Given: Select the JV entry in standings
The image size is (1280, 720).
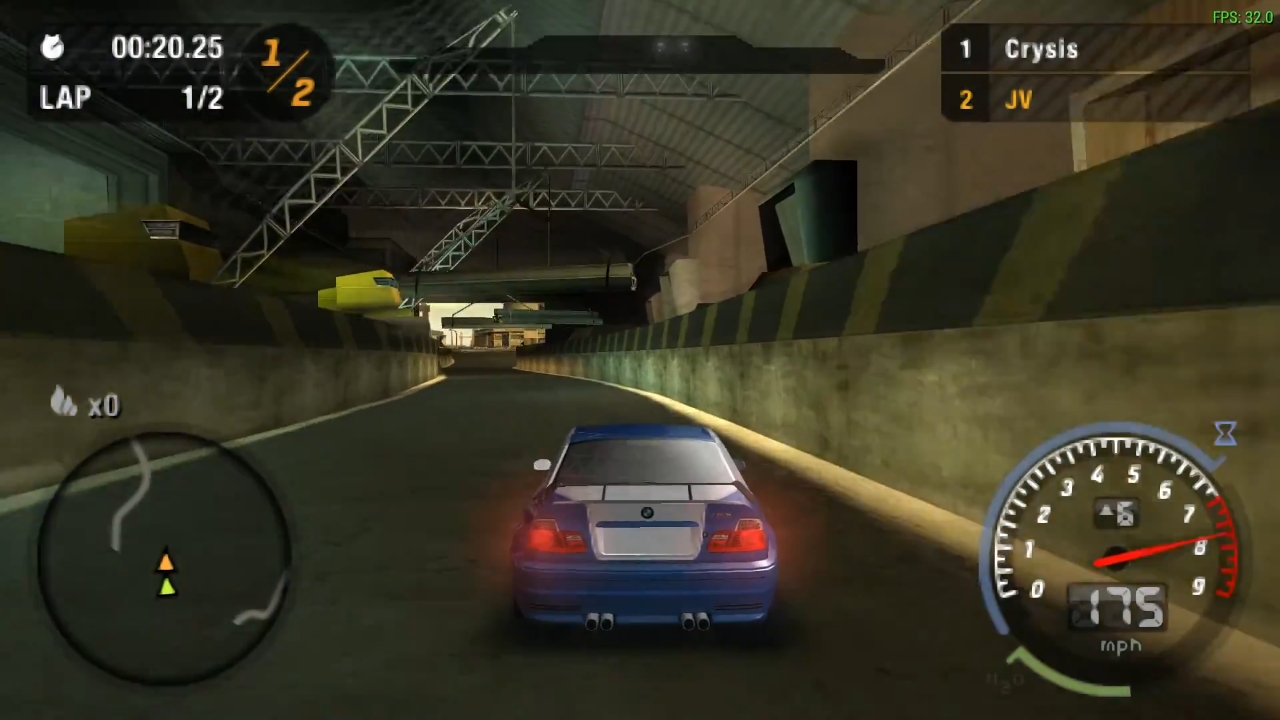Looking at the screenshot, I should pos(1018,99).
